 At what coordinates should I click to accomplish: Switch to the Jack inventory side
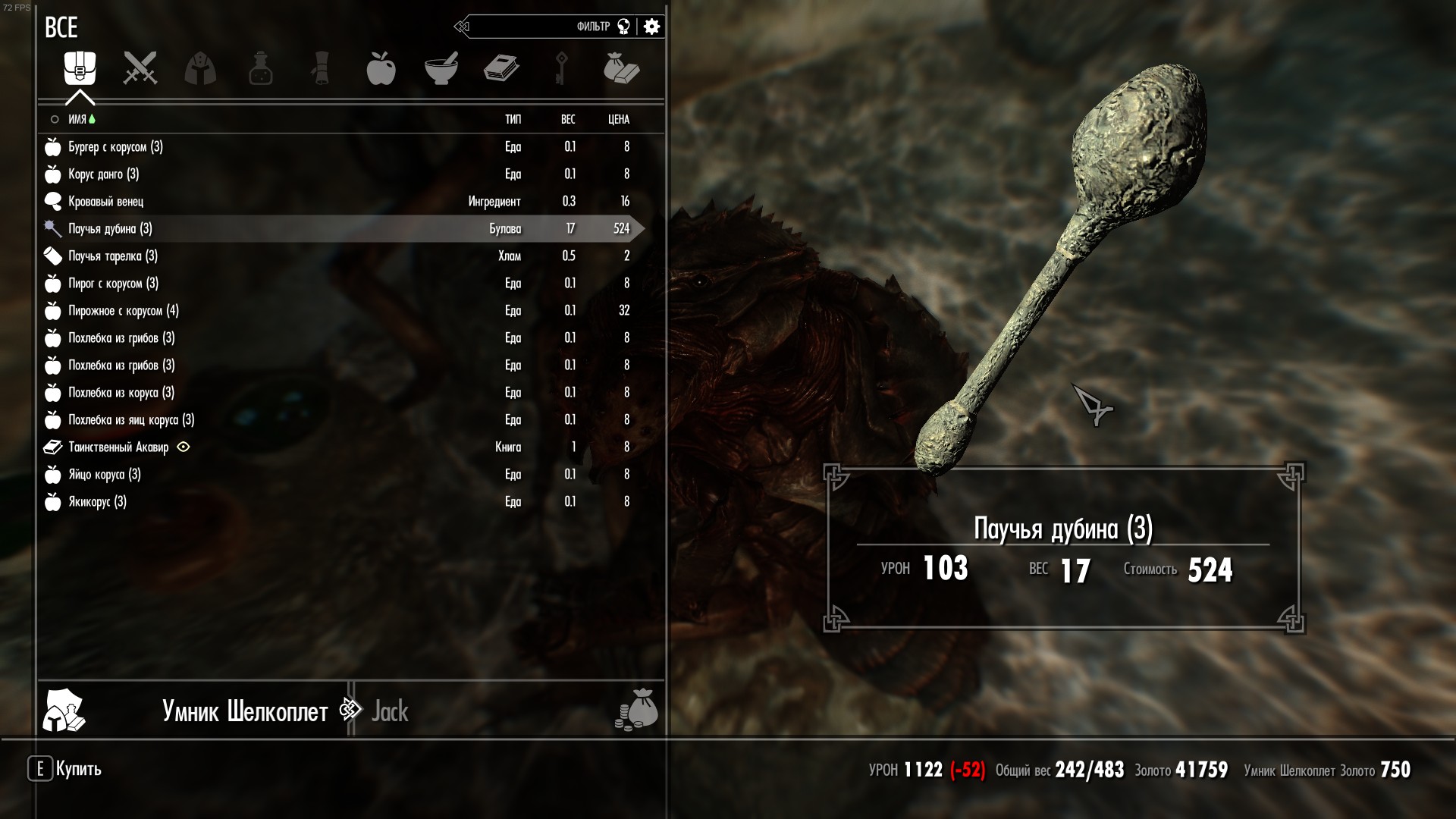click(x=390, y=711)
